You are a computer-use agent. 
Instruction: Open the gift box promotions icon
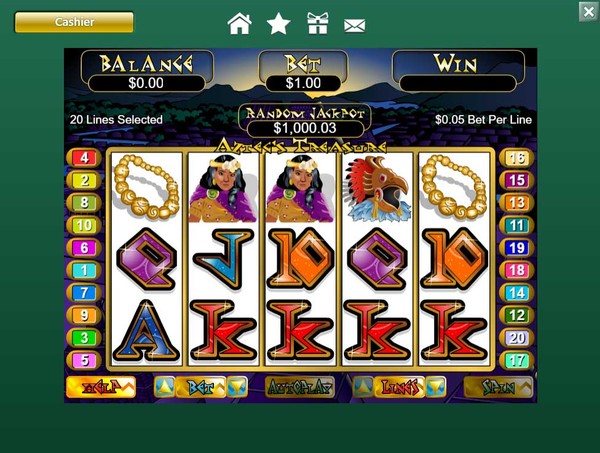pyautogui.click(x=317, y=23)
